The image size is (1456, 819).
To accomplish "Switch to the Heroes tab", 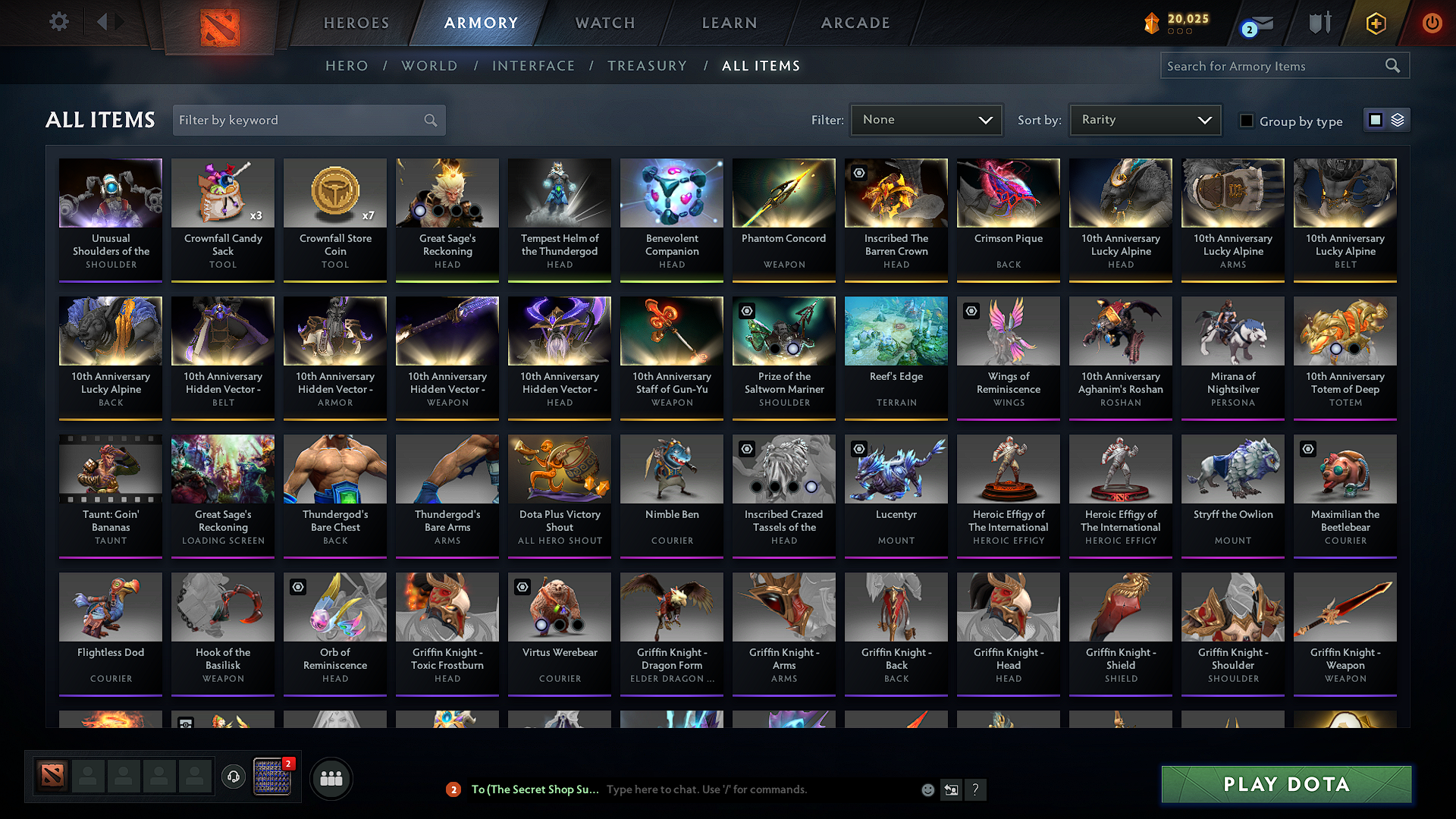I will [356, 23].
